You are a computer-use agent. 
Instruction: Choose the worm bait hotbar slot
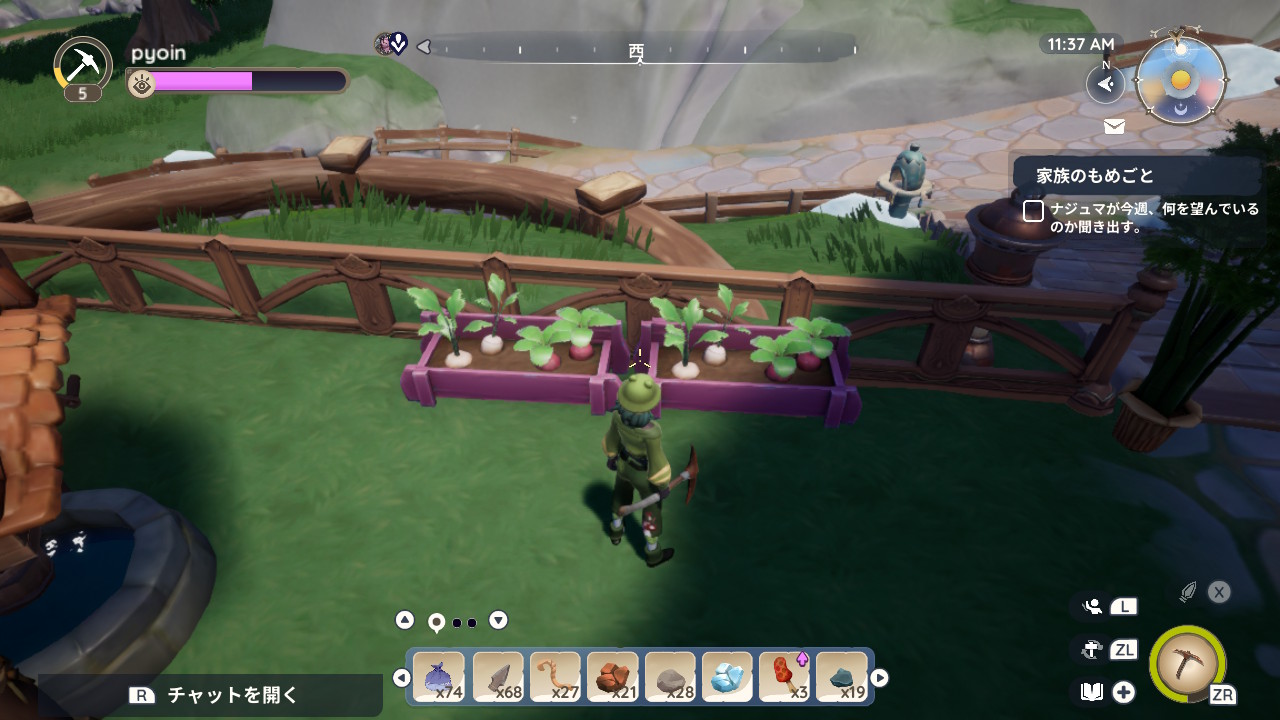click(x=555, y=678)
